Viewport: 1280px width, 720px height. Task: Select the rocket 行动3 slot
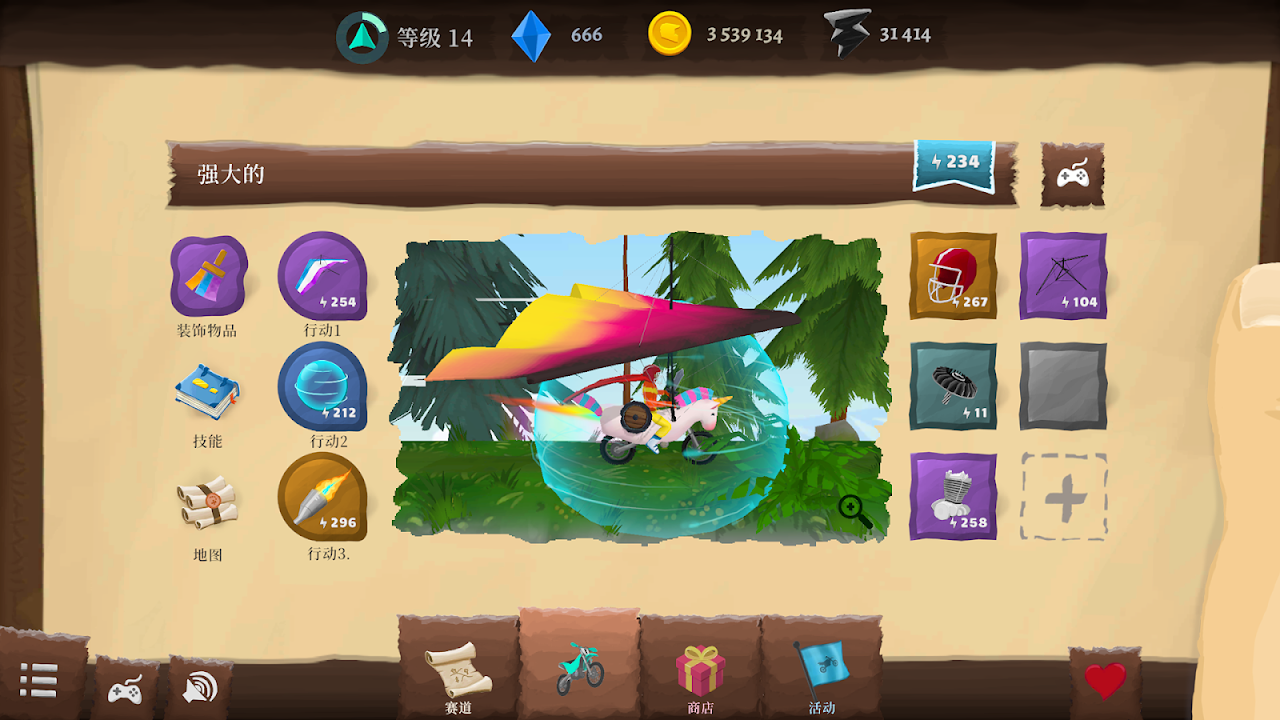point(322,497)
